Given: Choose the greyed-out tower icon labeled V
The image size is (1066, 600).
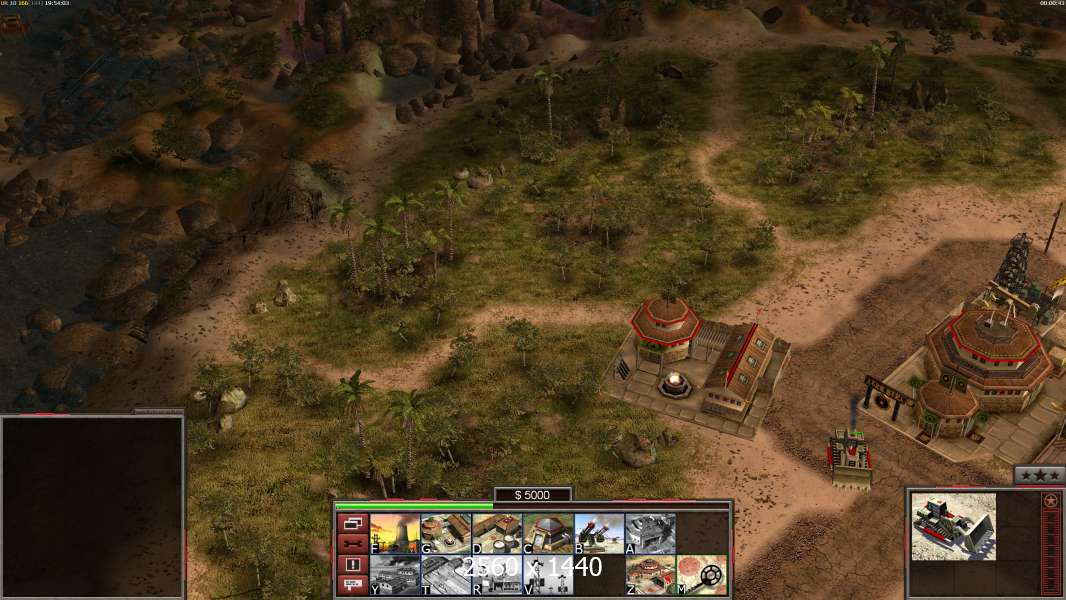Looking at the screenshot, I should 548,574.
